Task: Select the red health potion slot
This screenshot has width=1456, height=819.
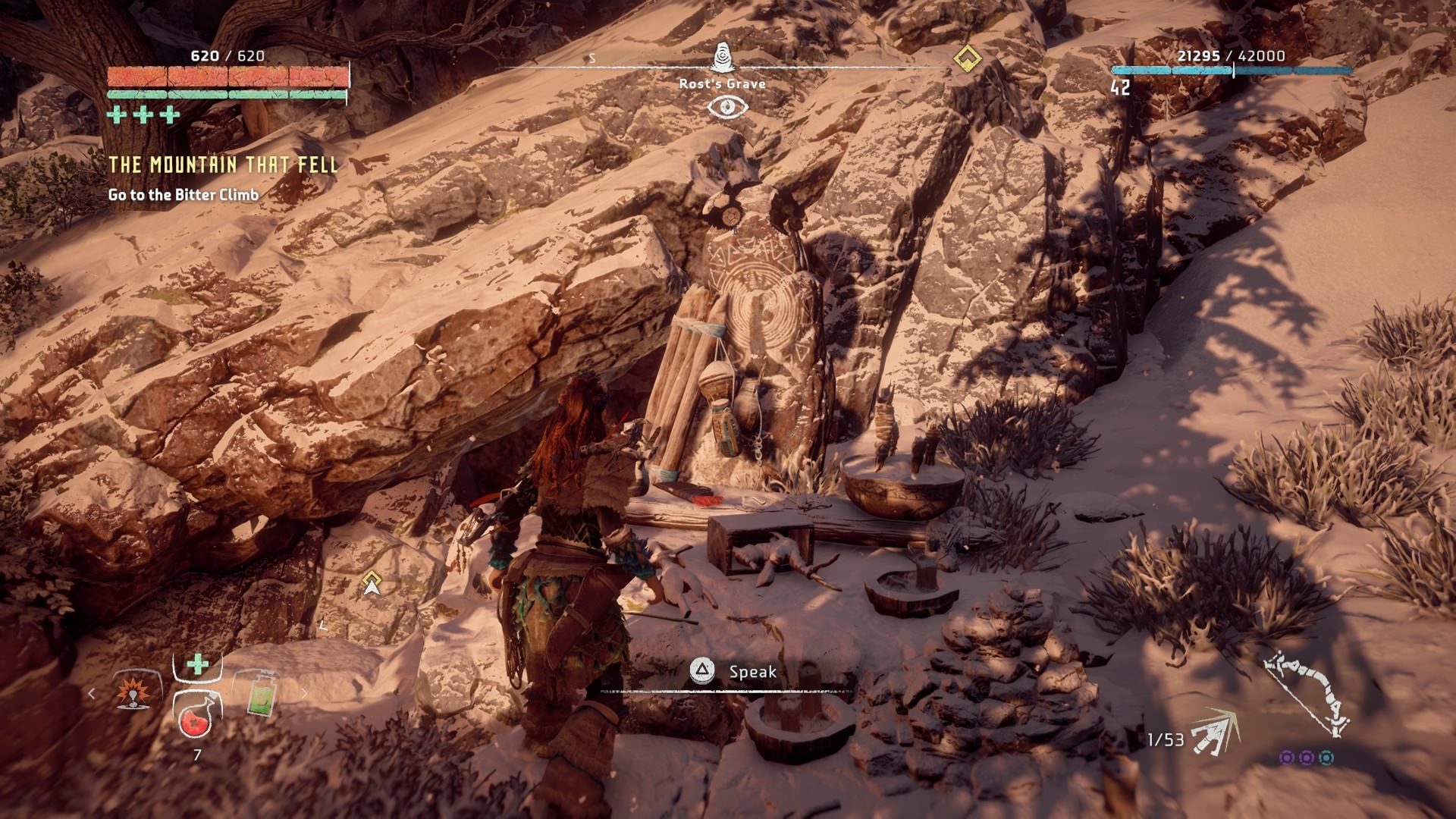Action: (197, 715)
